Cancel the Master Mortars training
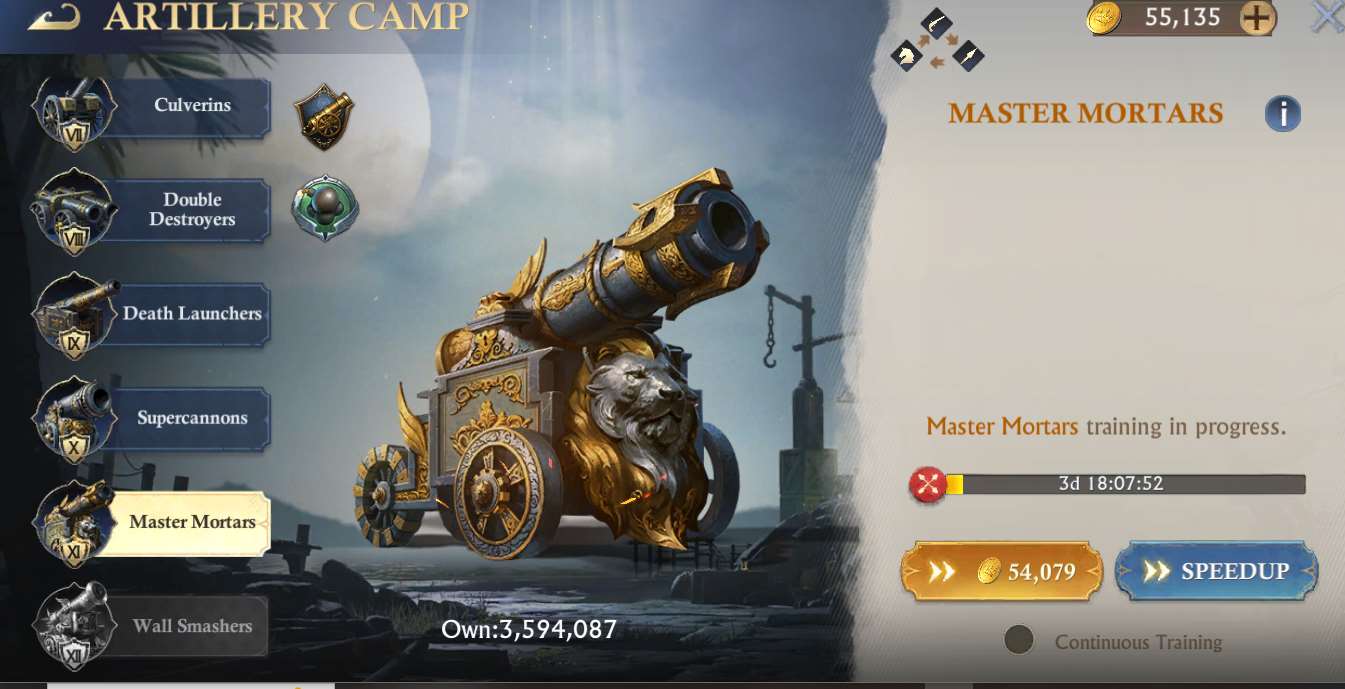This screenshot has width=1345, height=689. coord(928,485)
